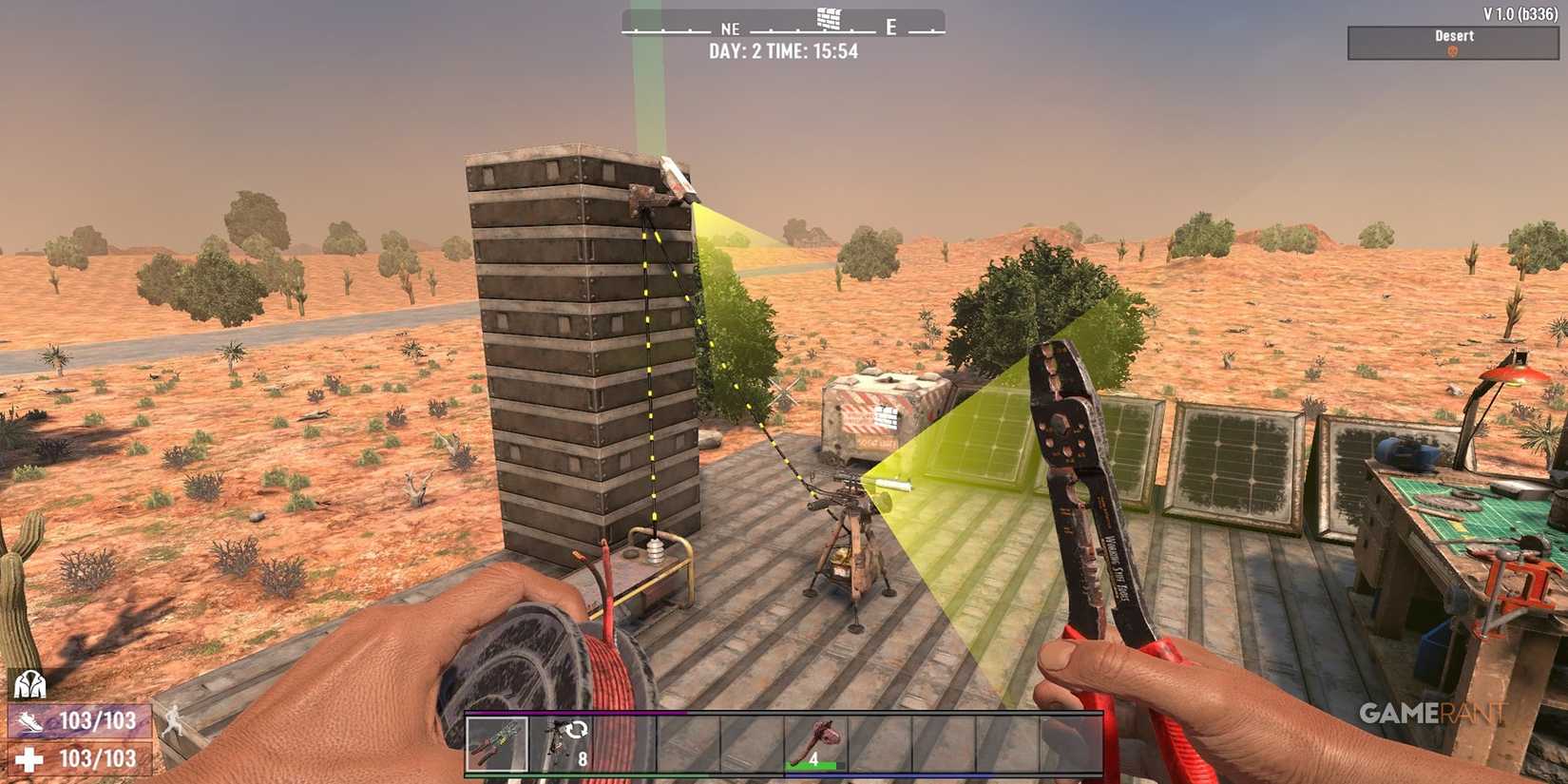Viewport: 1568px width, 784px height.
Task: Click the running shoe stamina icon
Action: [x=31, y=720]
